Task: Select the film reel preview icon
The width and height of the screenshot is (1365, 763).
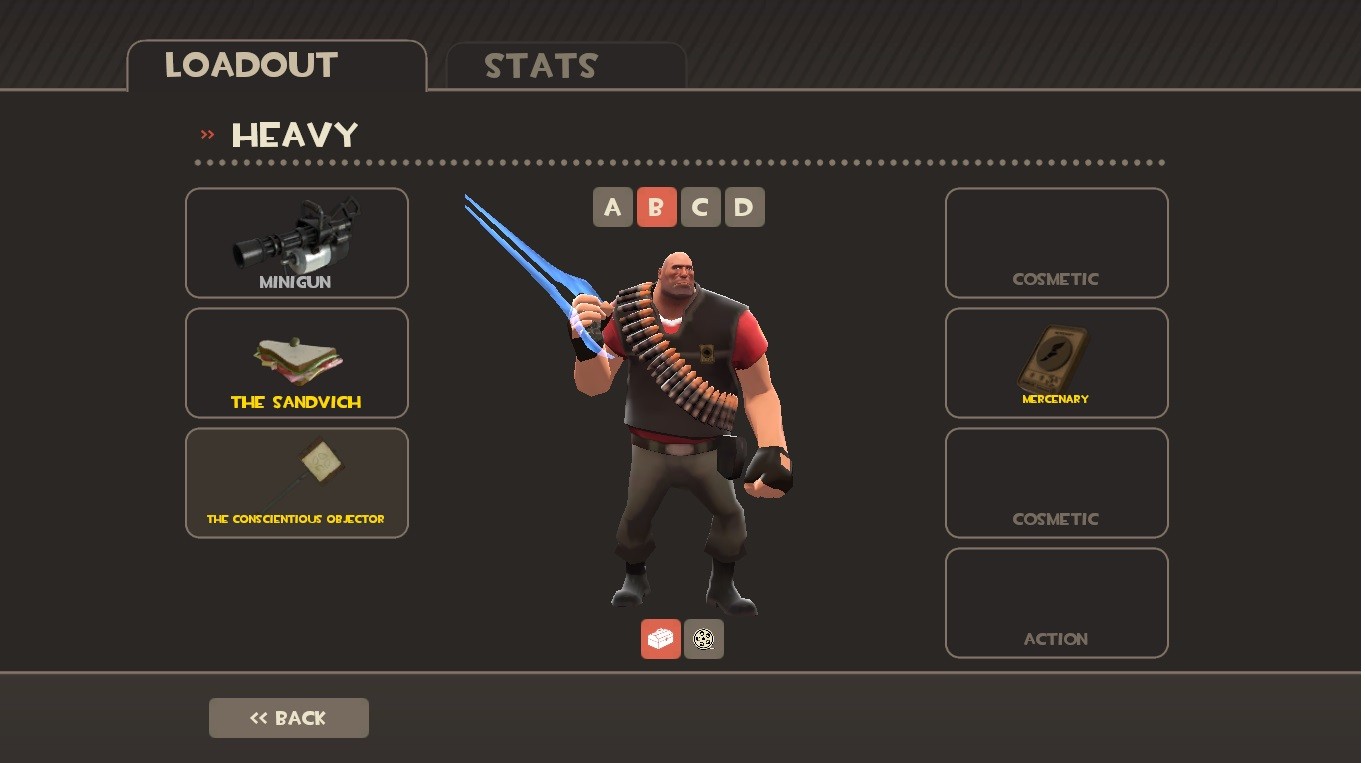Action: click(x=703, y=638)
